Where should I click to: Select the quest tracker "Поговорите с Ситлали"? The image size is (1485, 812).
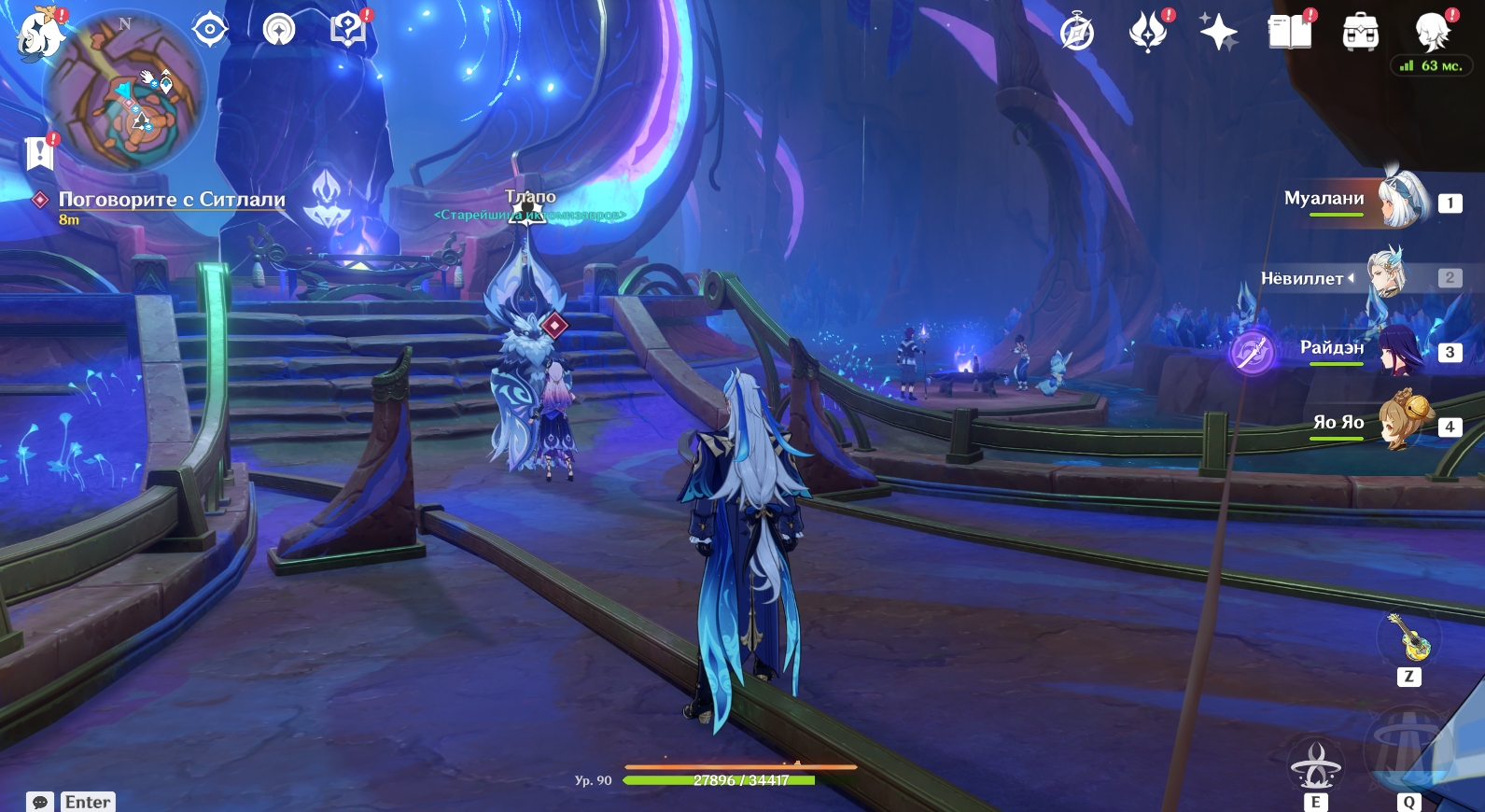pos(171,200)
